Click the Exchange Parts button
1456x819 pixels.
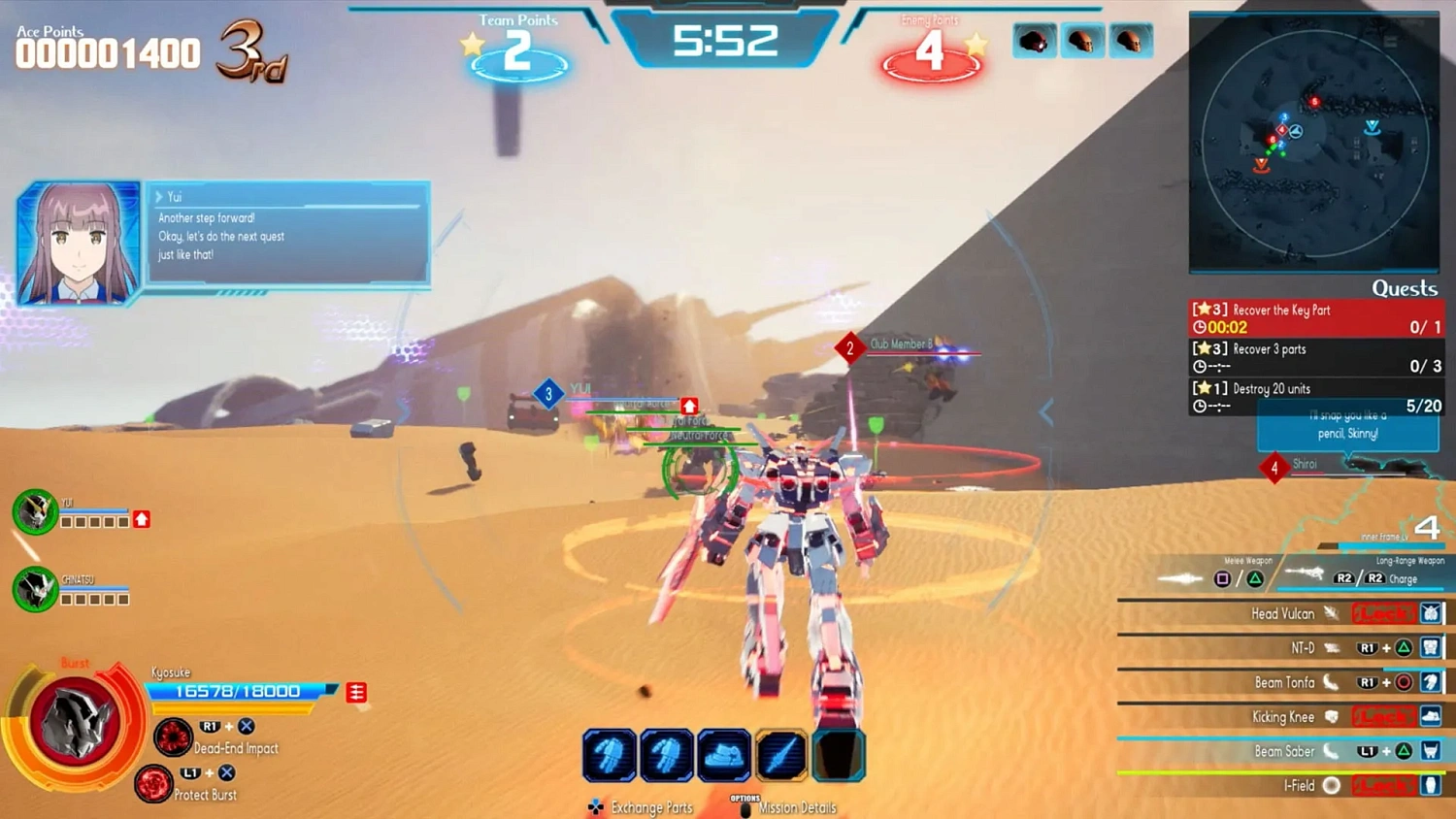pyautogui.click(x=650, y=806)
